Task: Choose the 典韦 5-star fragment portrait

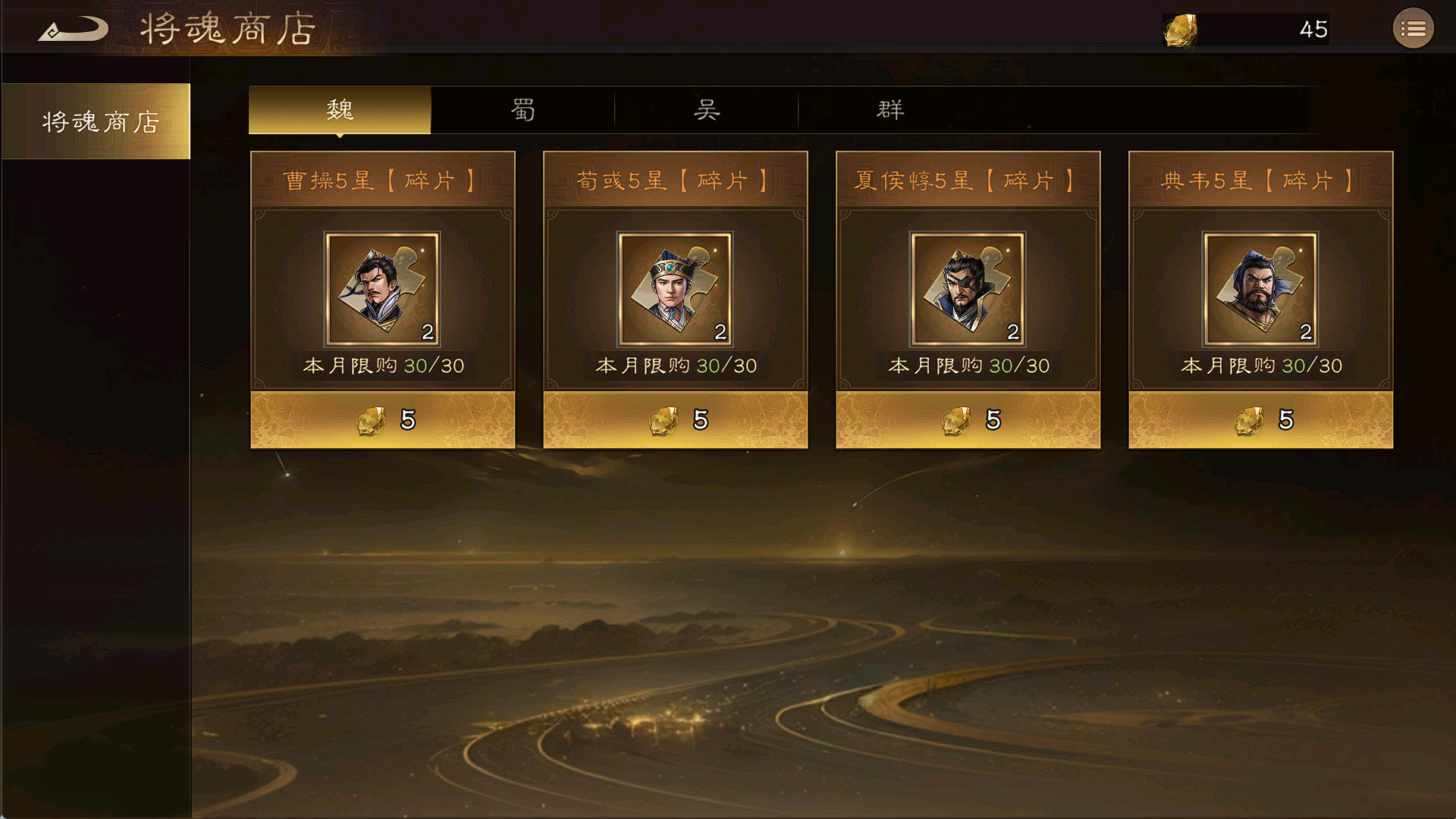Action: pos(1260,289)
